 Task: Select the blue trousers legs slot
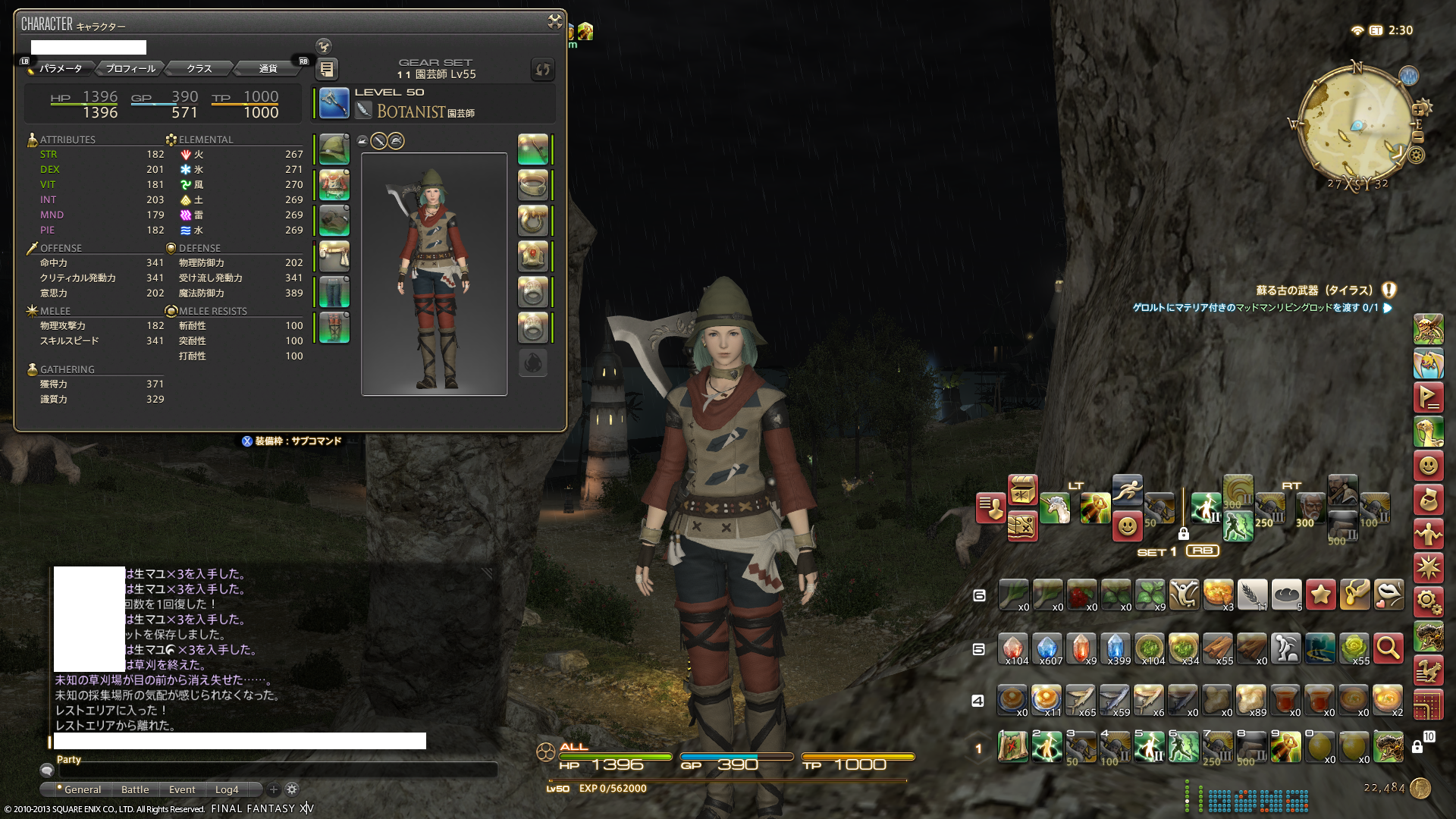pos(334,292)
